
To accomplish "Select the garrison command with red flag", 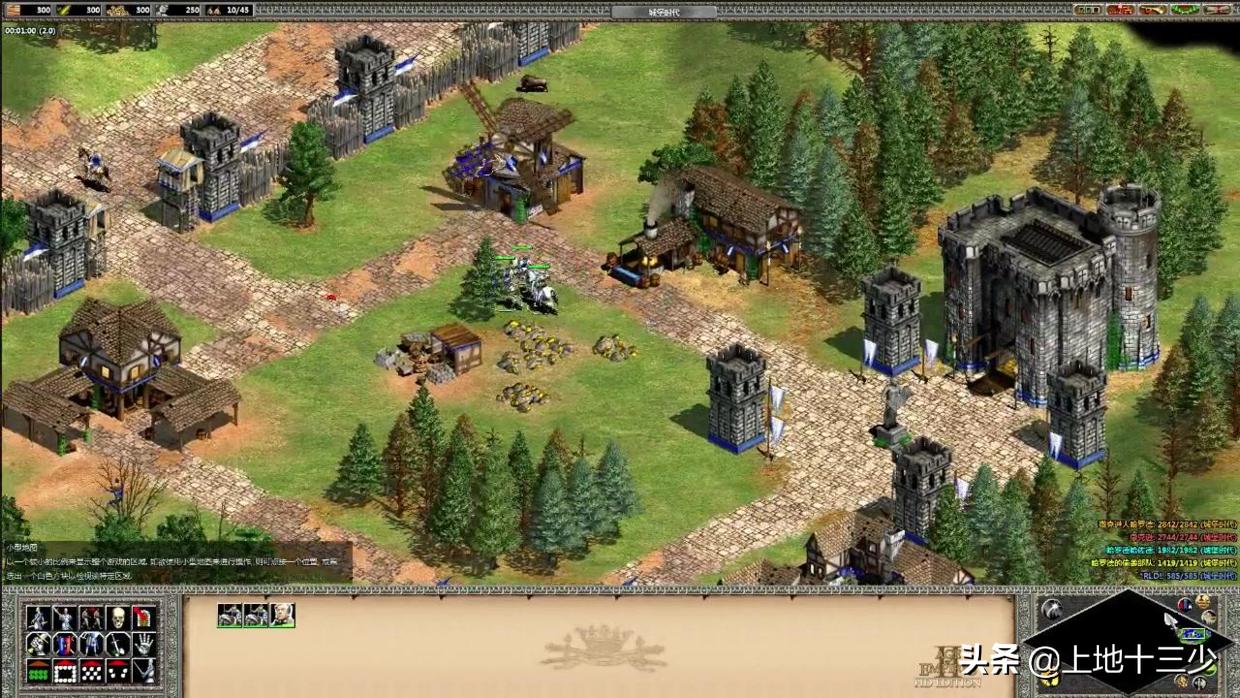I will tap(144, 618).
